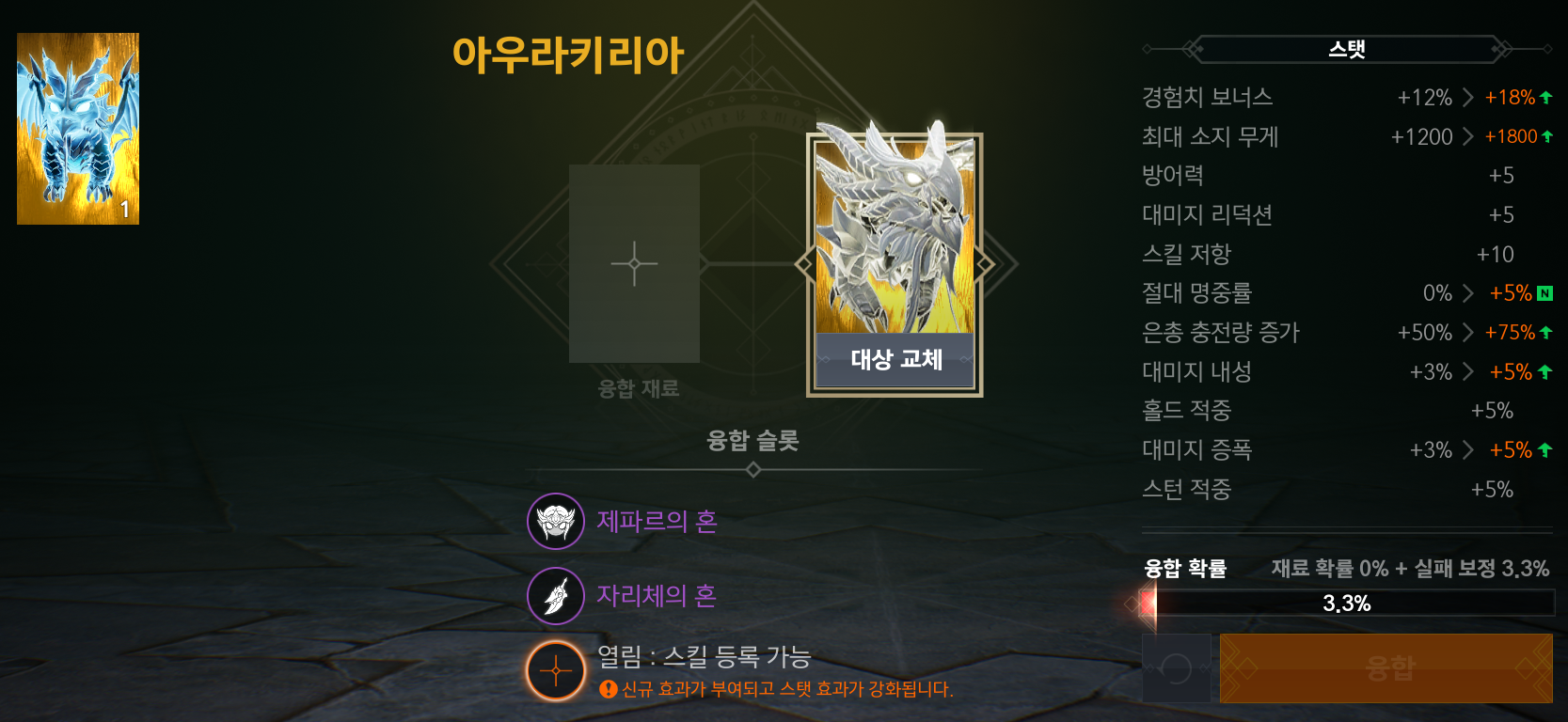Click the 대상 교체 button on the card
This screenshot has width=1568, height=722.
click(895, 361)
